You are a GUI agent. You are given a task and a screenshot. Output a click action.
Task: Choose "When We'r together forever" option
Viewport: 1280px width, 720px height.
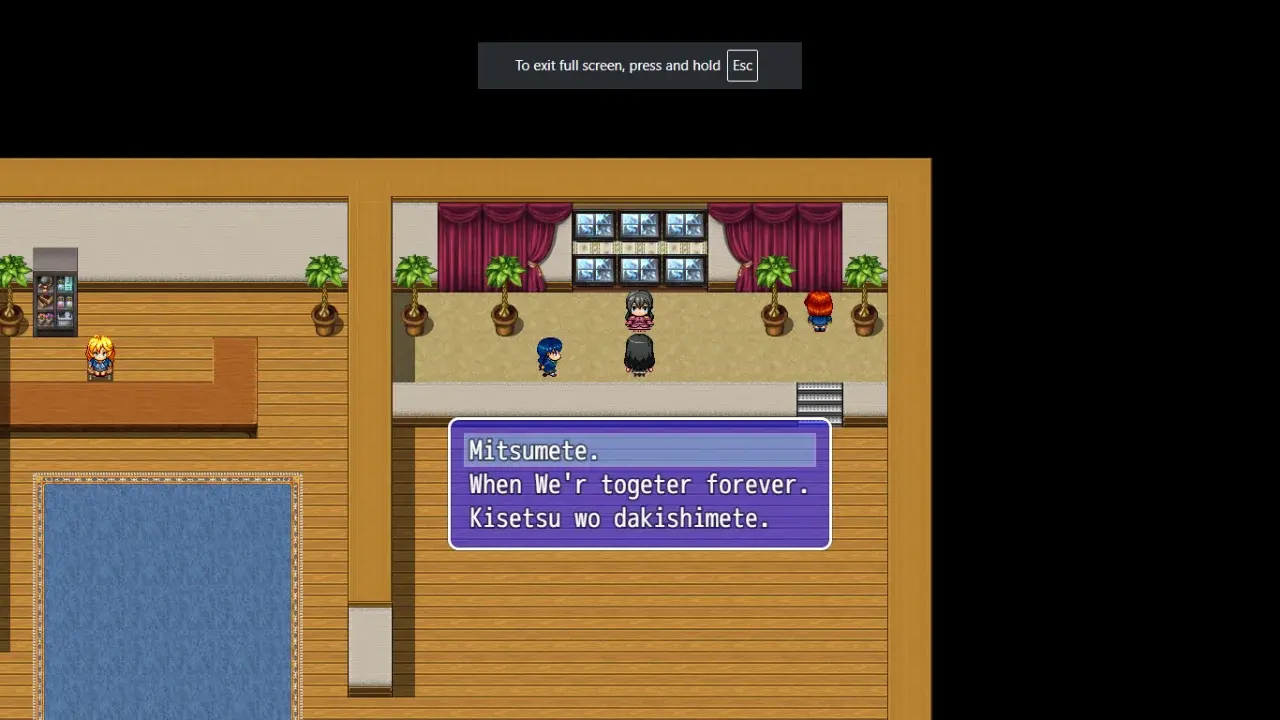click(639, 485)
